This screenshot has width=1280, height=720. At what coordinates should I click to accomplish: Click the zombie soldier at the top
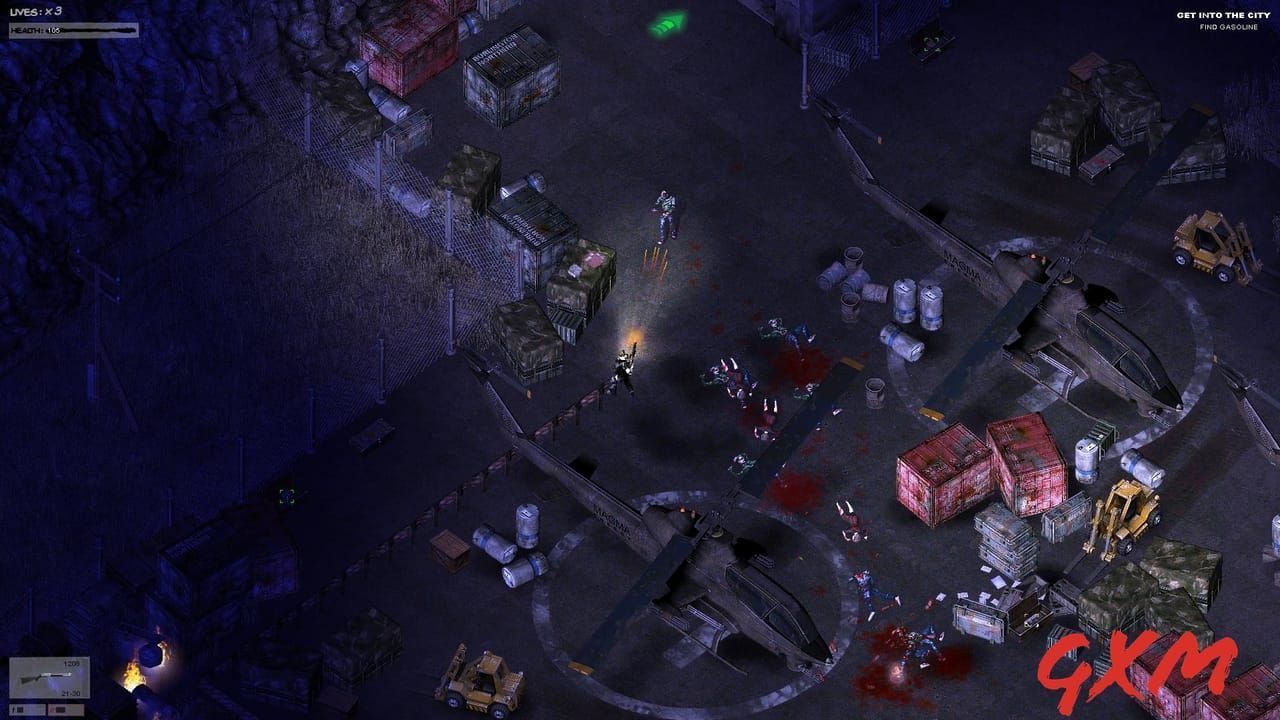(x=663, y=210)
